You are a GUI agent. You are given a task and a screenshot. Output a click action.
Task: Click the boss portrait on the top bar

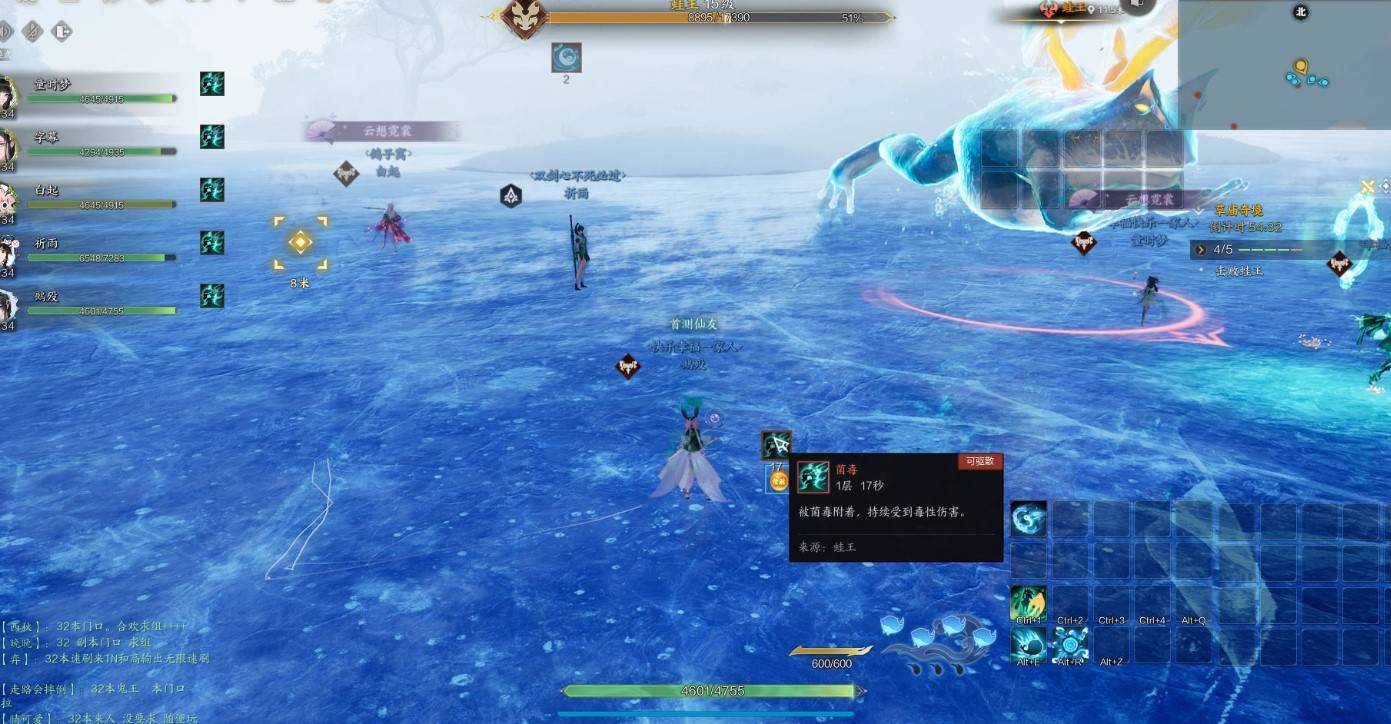[524, 19]
